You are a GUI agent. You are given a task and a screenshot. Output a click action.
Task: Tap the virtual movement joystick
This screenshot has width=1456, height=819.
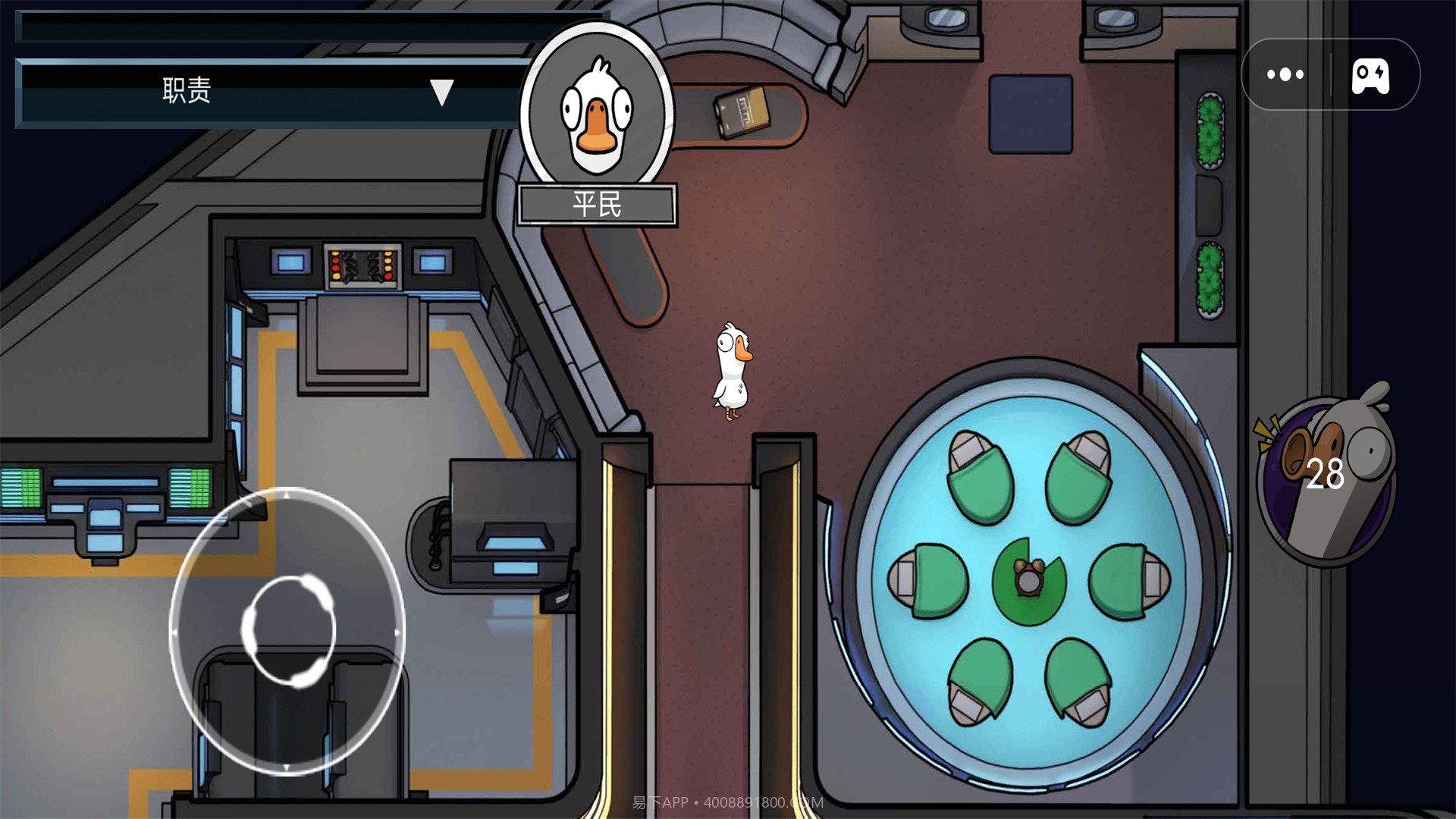[x=288, y=631]
